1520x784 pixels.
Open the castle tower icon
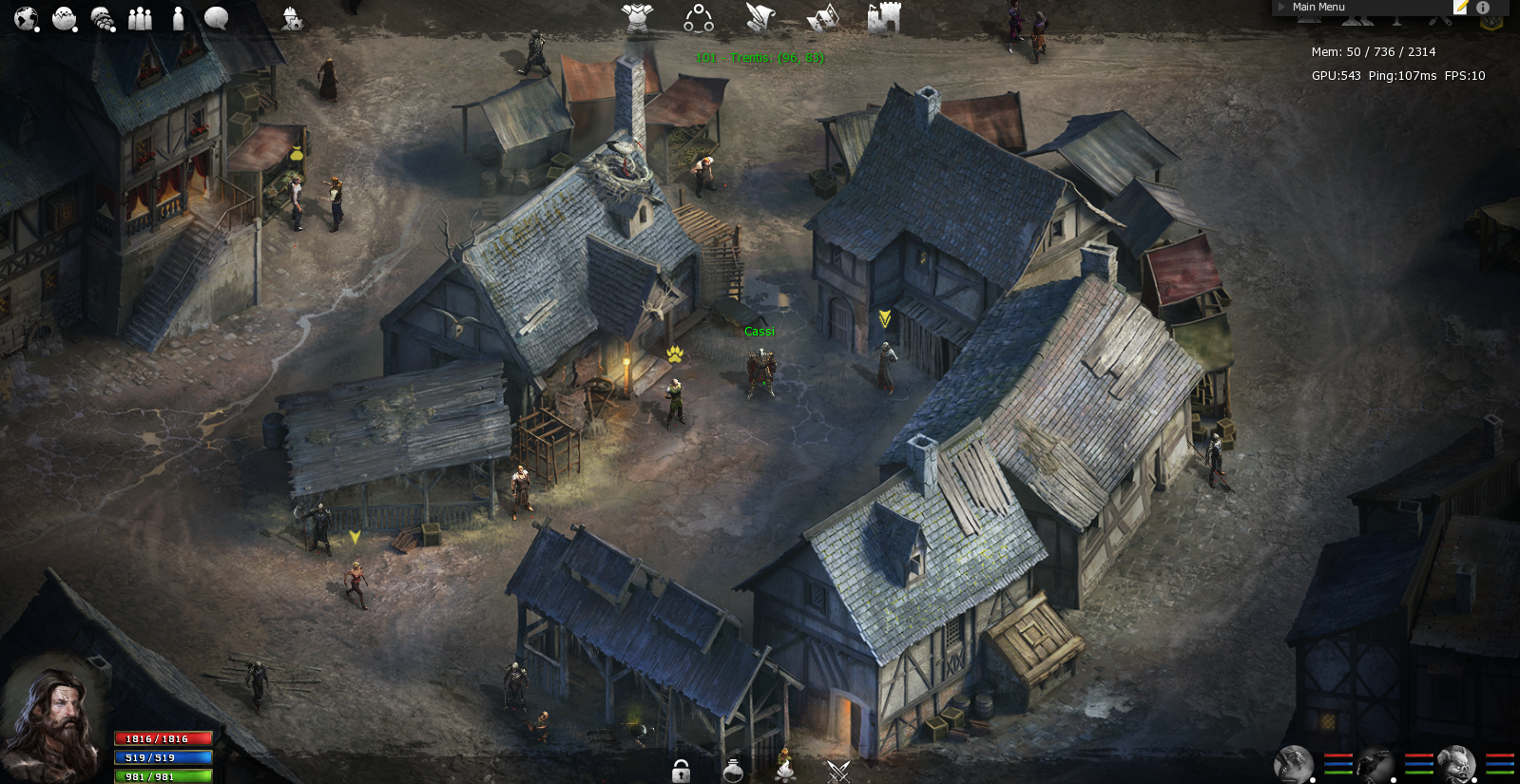pos(883,18)
